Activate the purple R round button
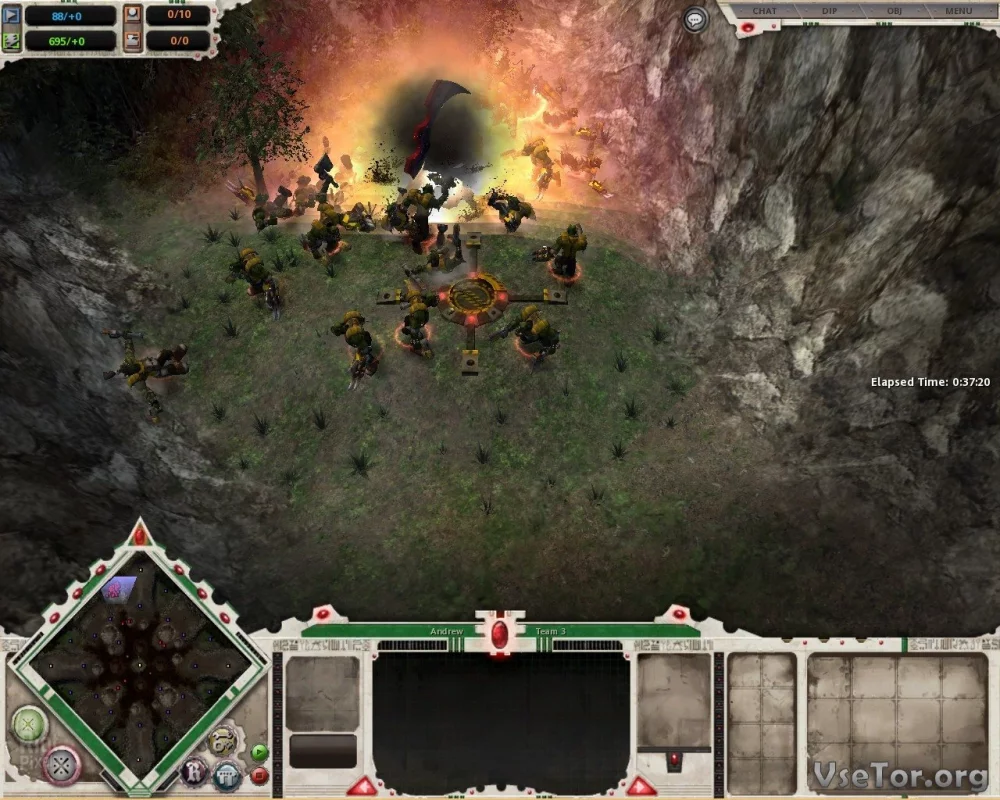 (x=193, y=772)
